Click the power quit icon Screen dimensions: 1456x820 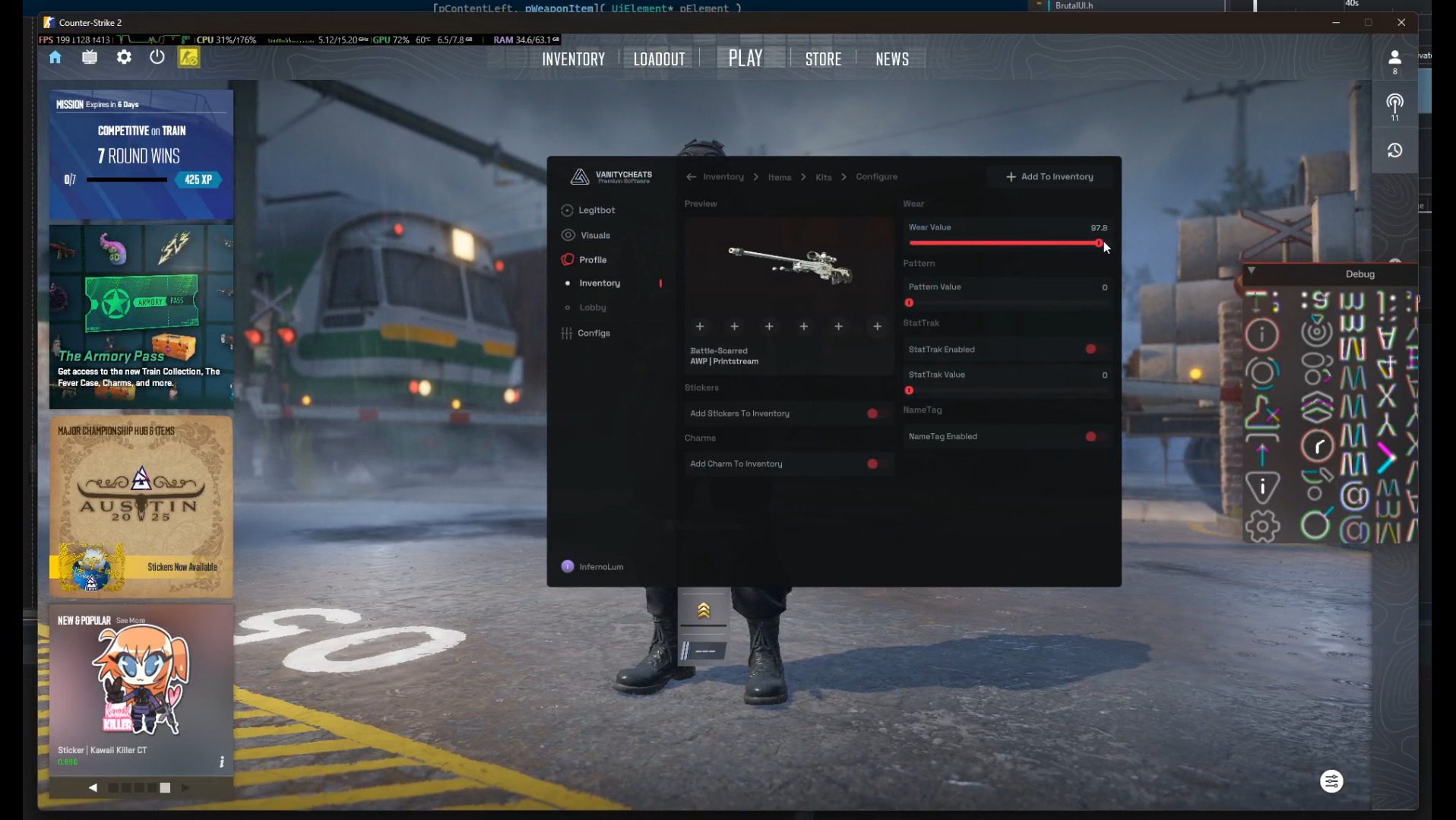(x=157, y=58)
